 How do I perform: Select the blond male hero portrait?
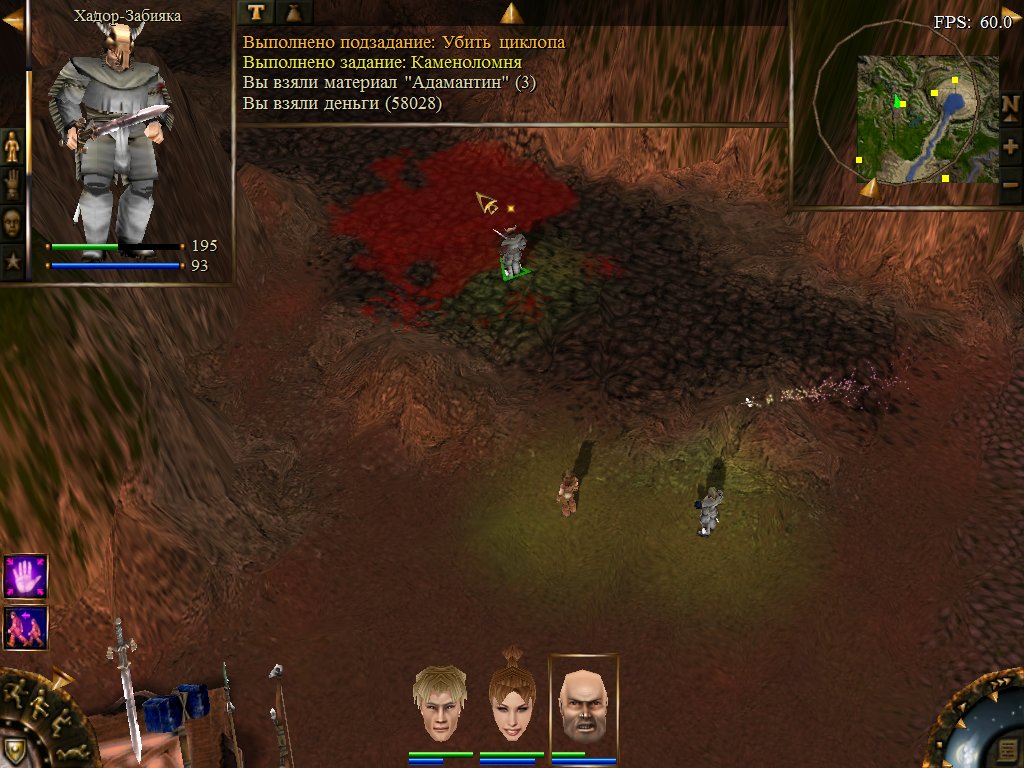coord(440,703)
